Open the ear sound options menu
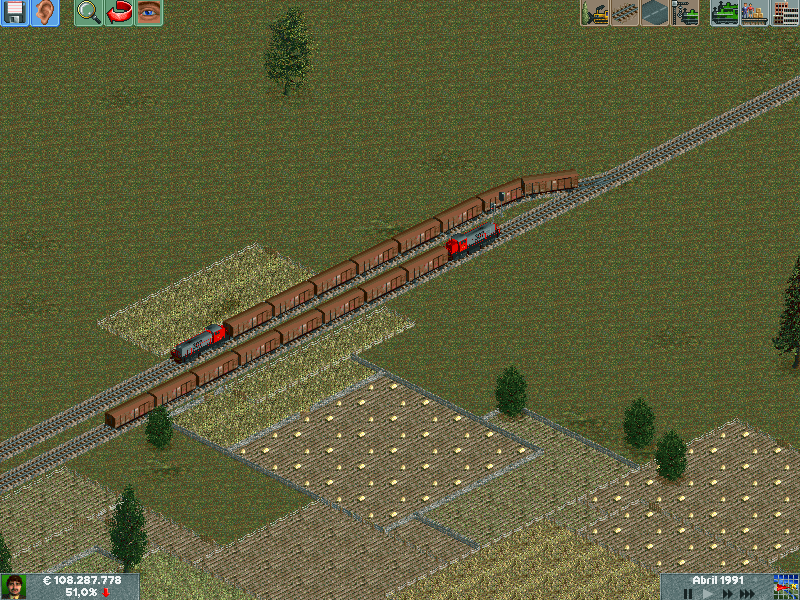 click(x=44, y=13)
